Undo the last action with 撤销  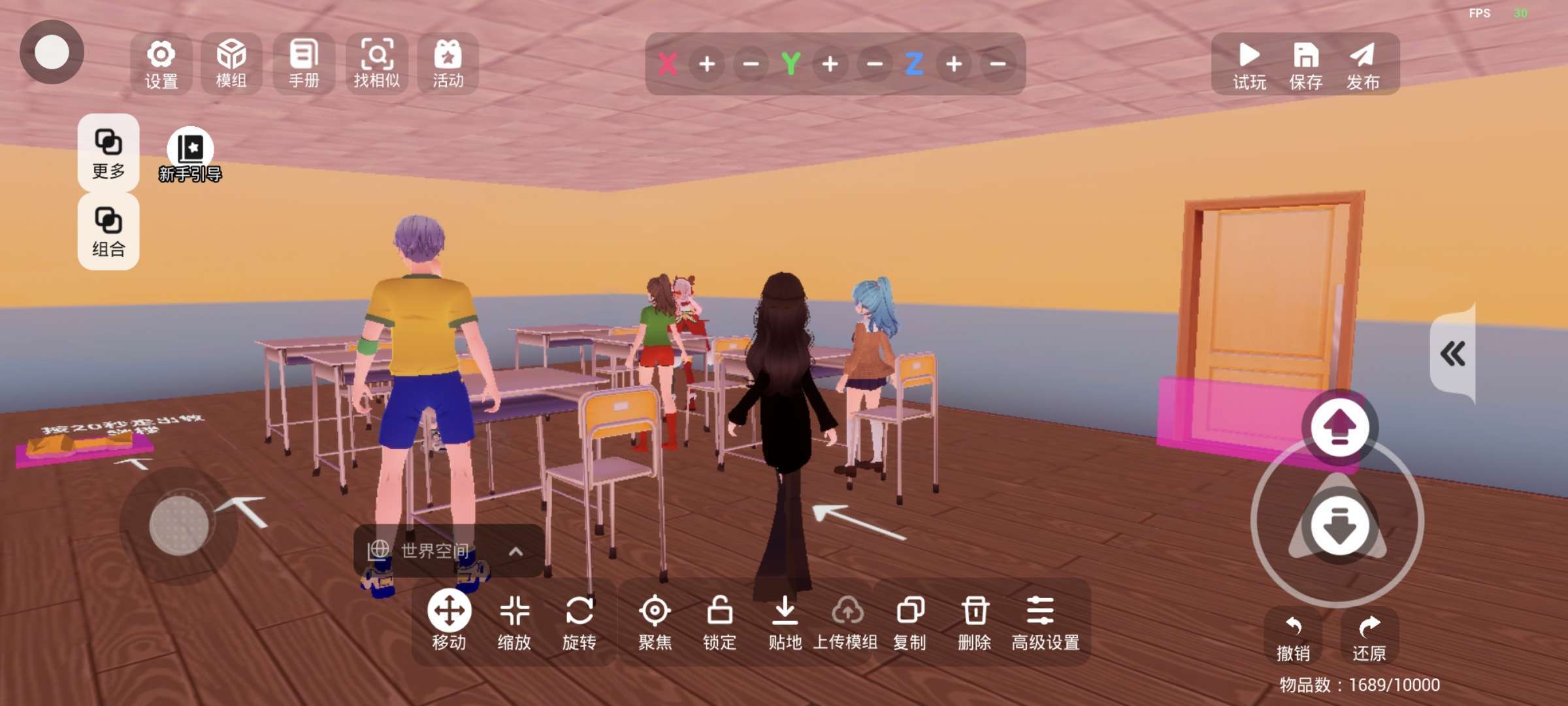[1294, 637]
